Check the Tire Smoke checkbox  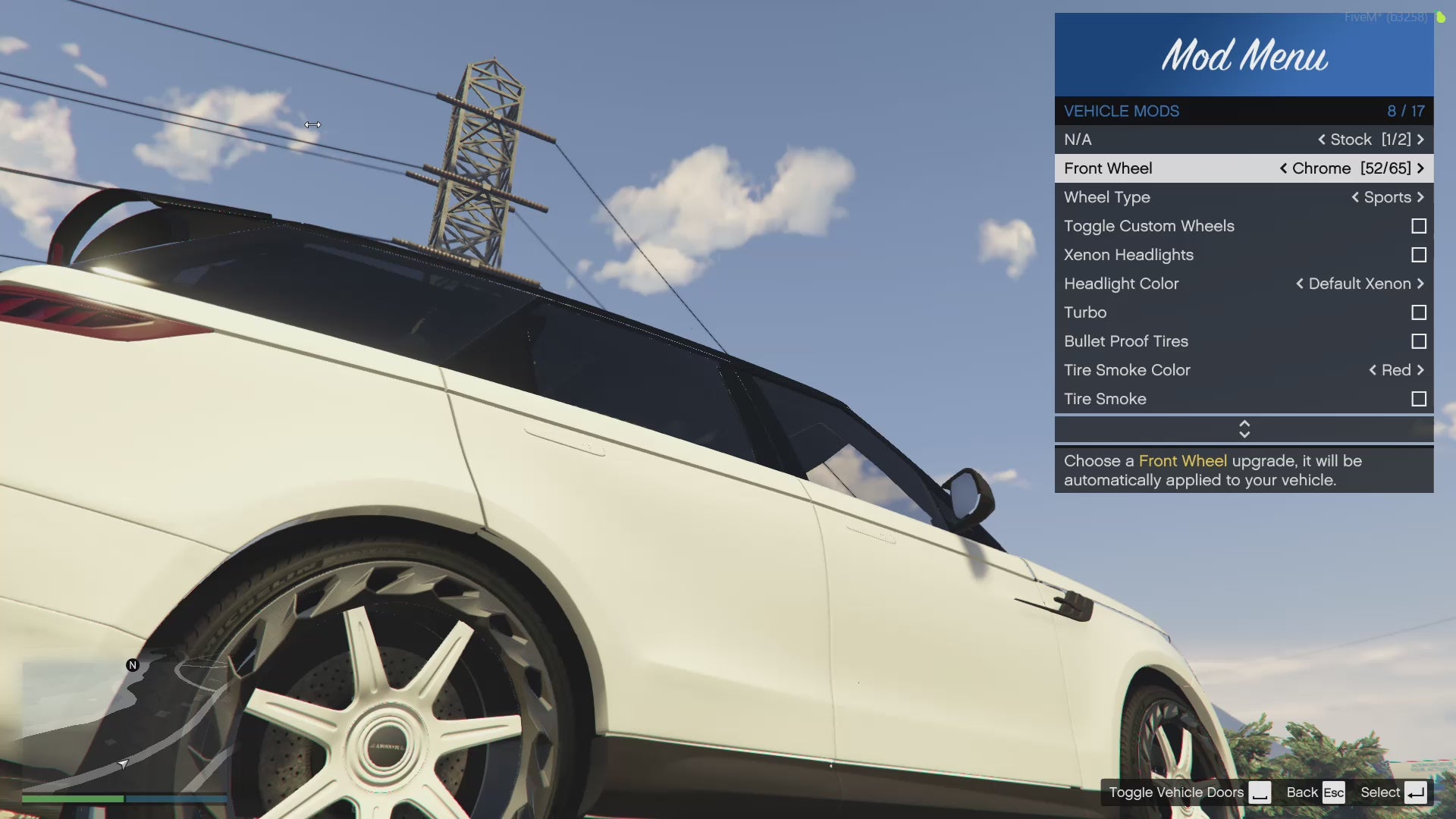tap(1418, 399)
